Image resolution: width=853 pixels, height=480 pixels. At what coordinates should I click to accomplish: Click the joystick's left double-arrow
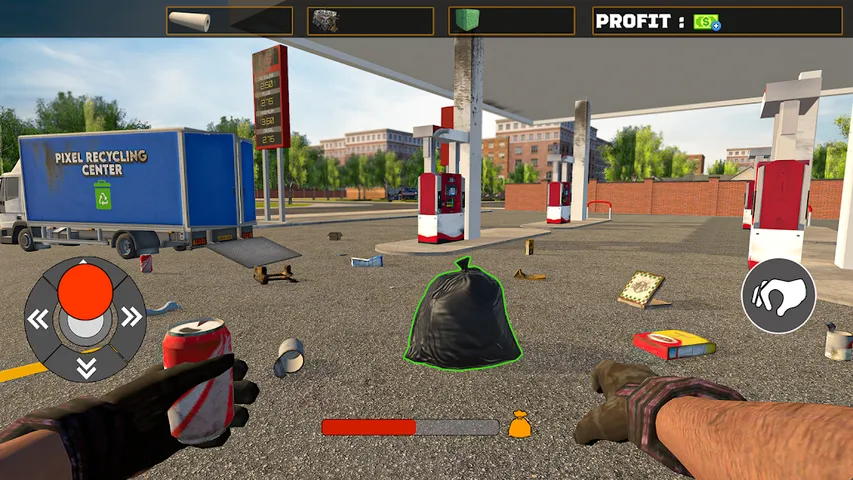(x=38, y=319)
